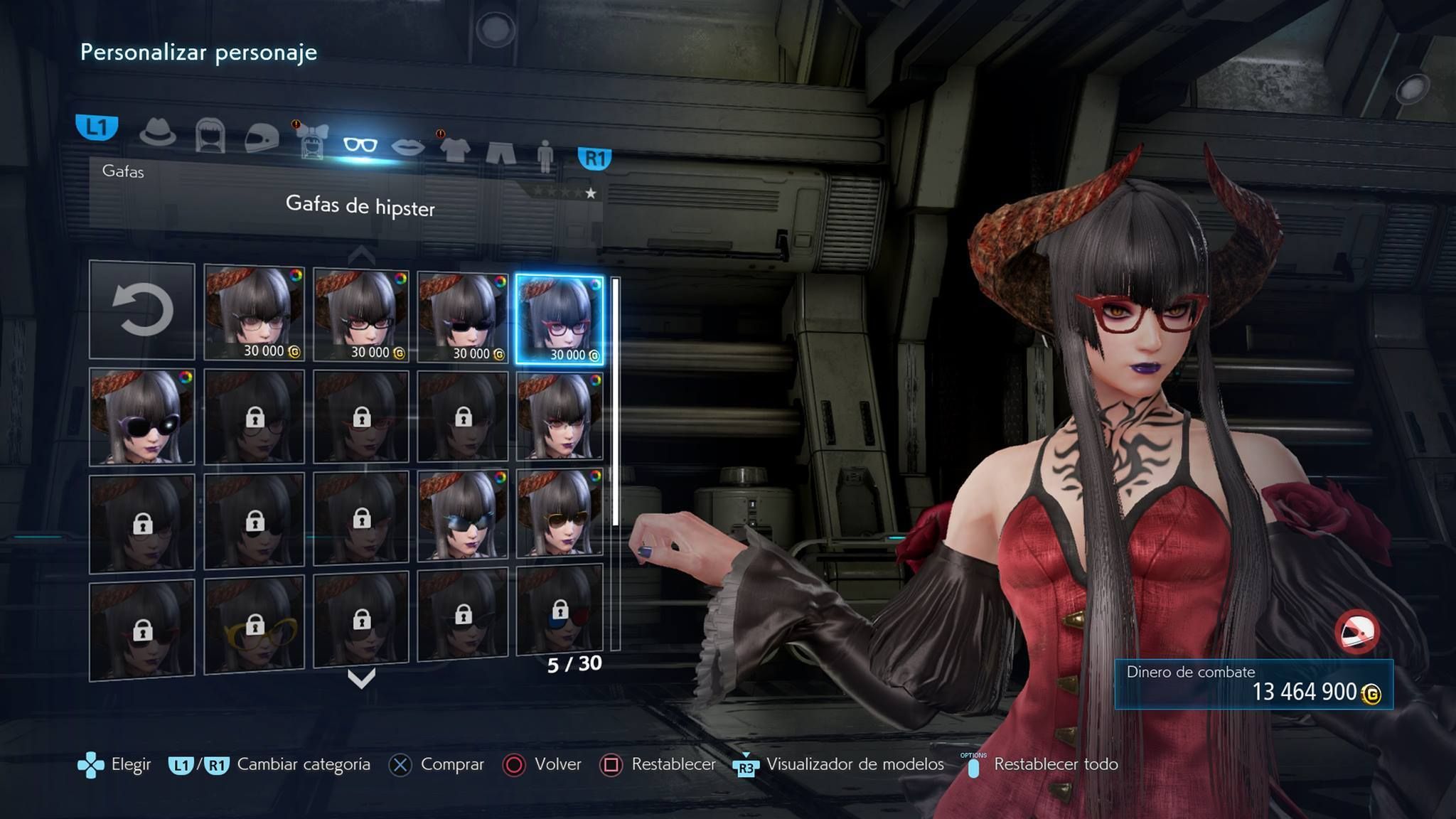The height and width of the screenshot is (819, 1456).
Task: Pick the solid black sunglasses for 30 000
Action: click(x=463, y=317)
